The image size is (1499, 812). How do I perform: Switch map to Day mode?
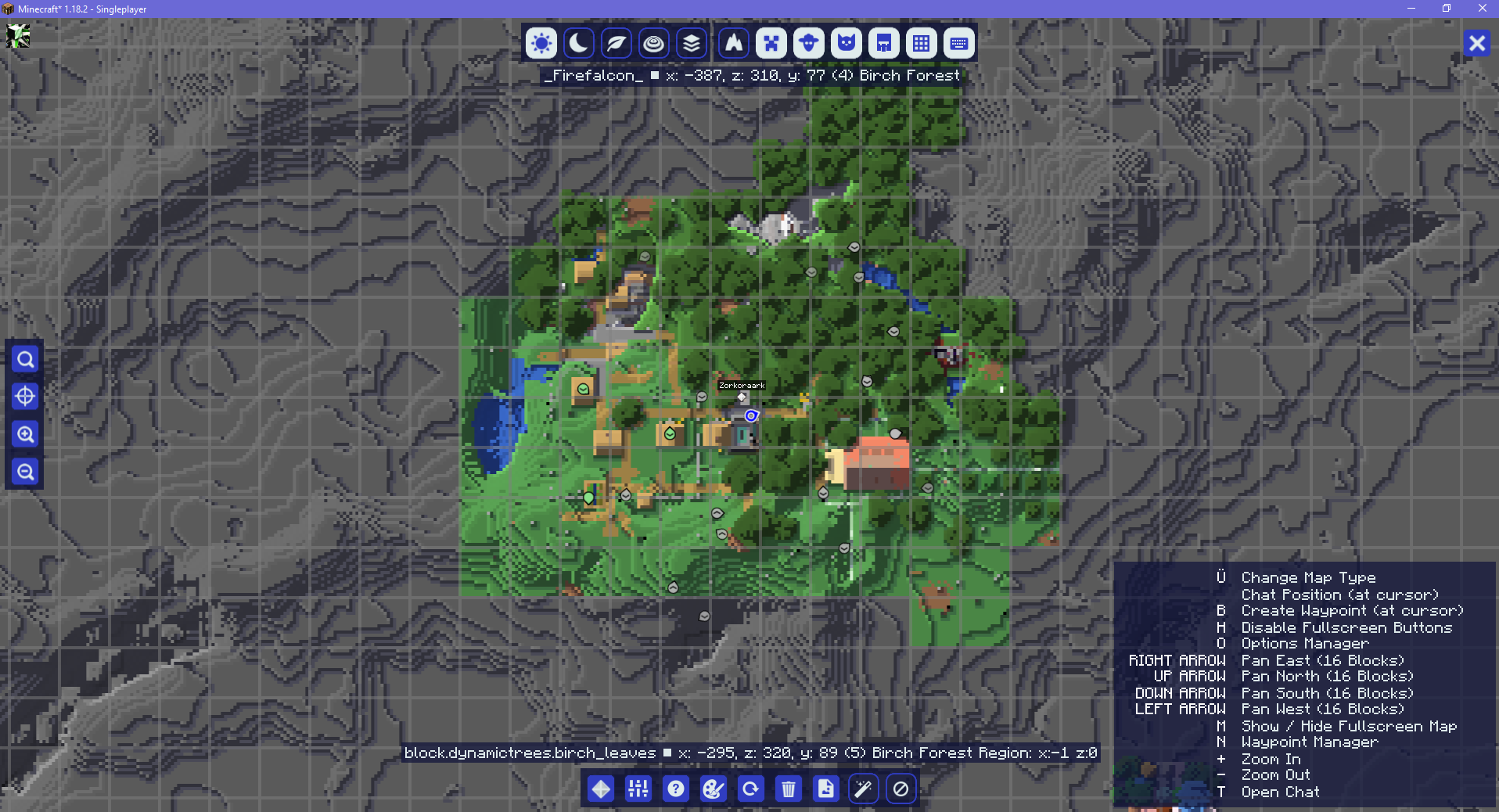pyautogui.click(x=541, y=43)
